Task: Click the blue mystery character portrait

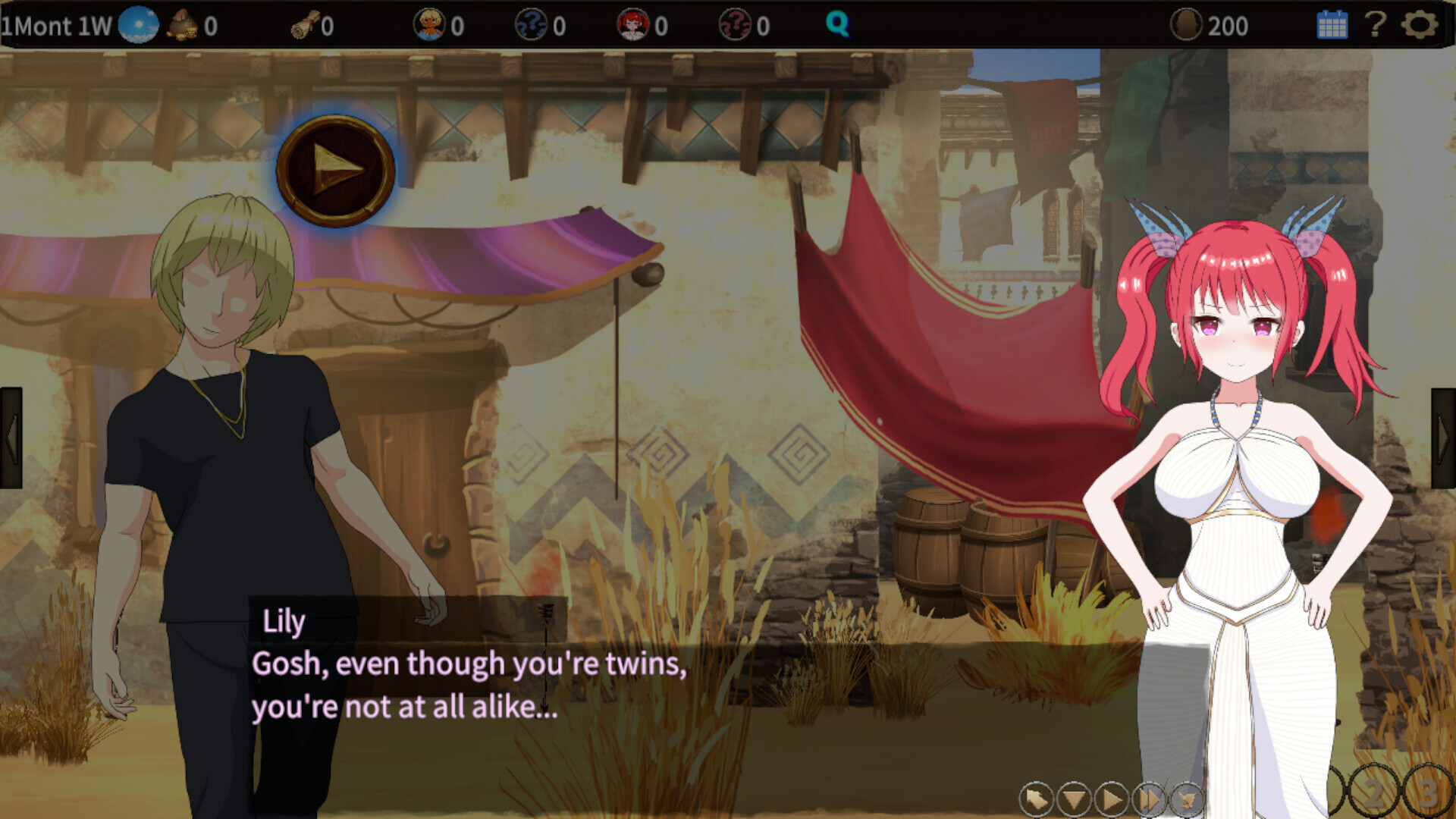Action: pyautogui.click(x=531, y=25)
